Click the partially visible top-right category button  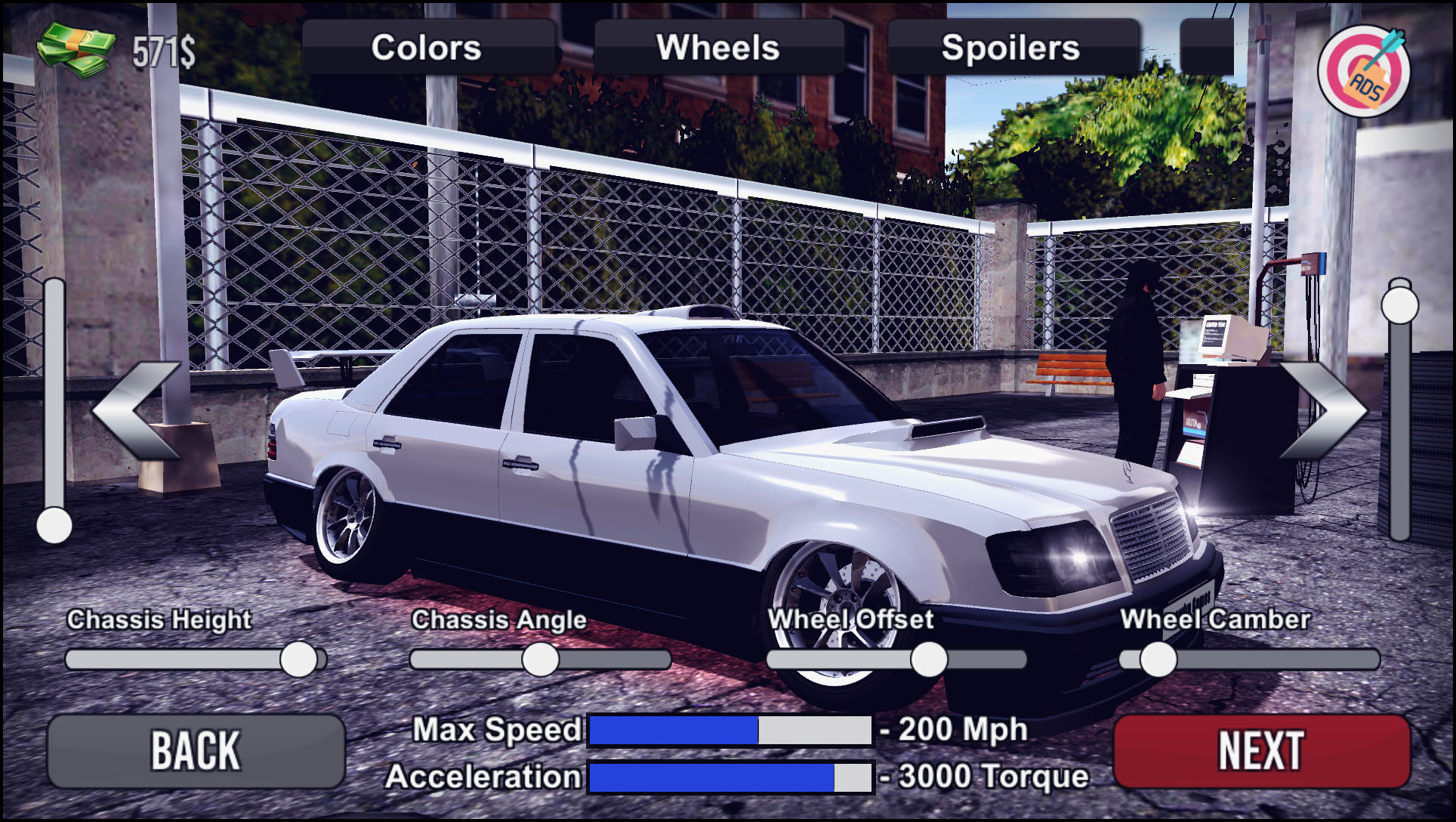[1208, 47]
